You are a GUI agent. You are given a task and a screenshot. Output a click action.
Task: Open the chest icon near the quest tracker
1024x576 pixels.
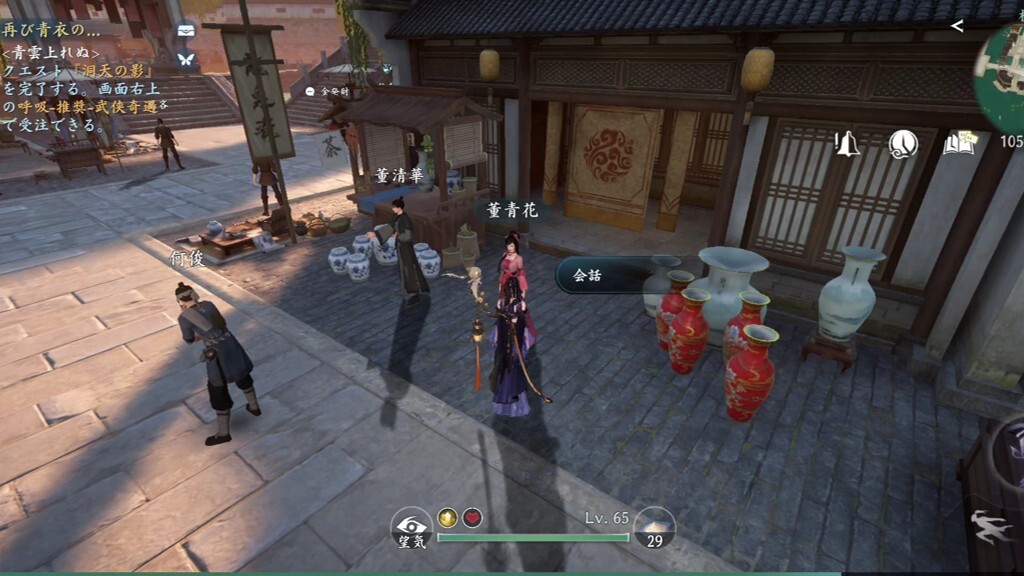pos(185,31)
